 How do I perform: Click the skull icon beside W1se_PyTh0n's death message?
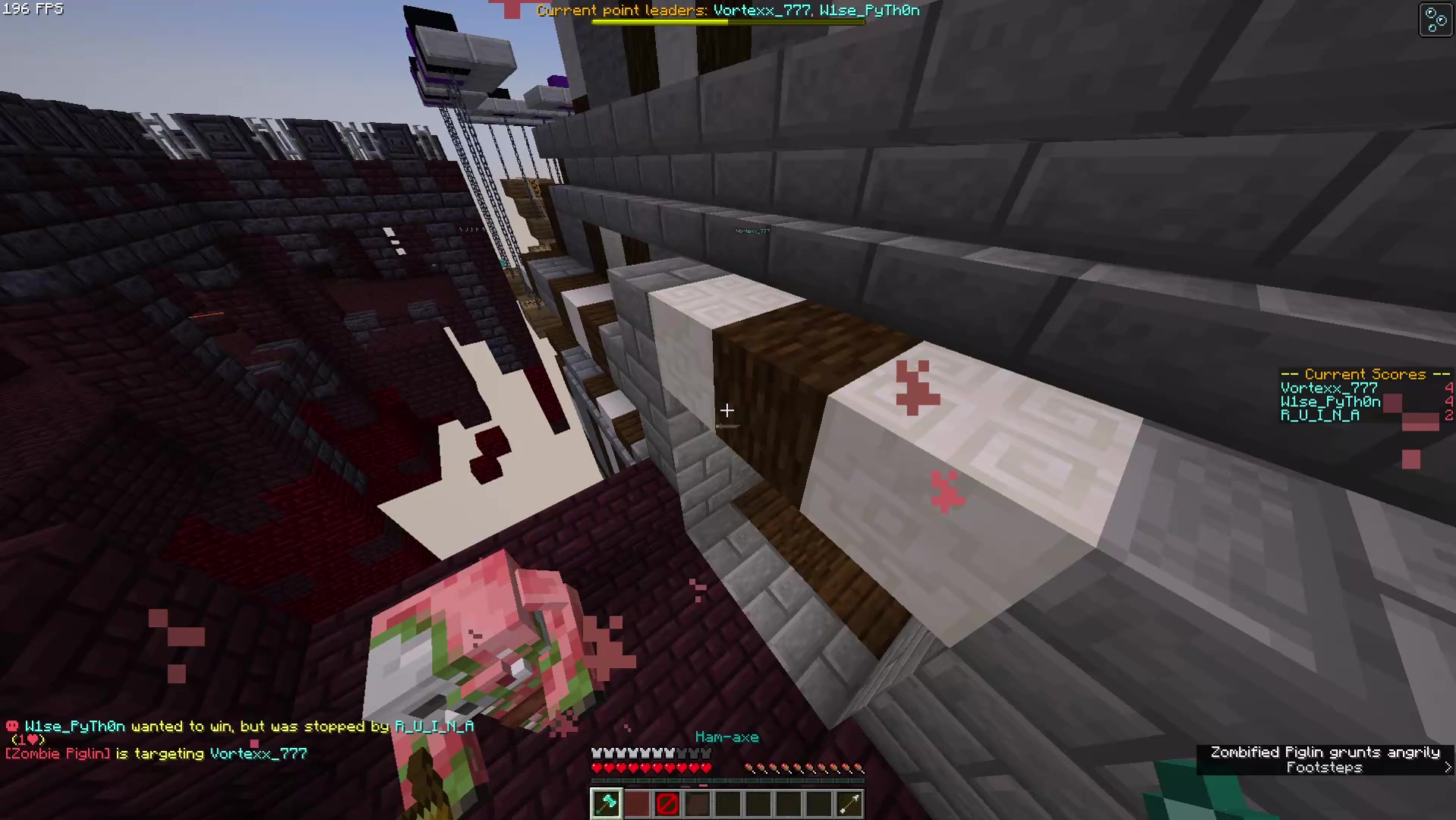click(11, 726)
